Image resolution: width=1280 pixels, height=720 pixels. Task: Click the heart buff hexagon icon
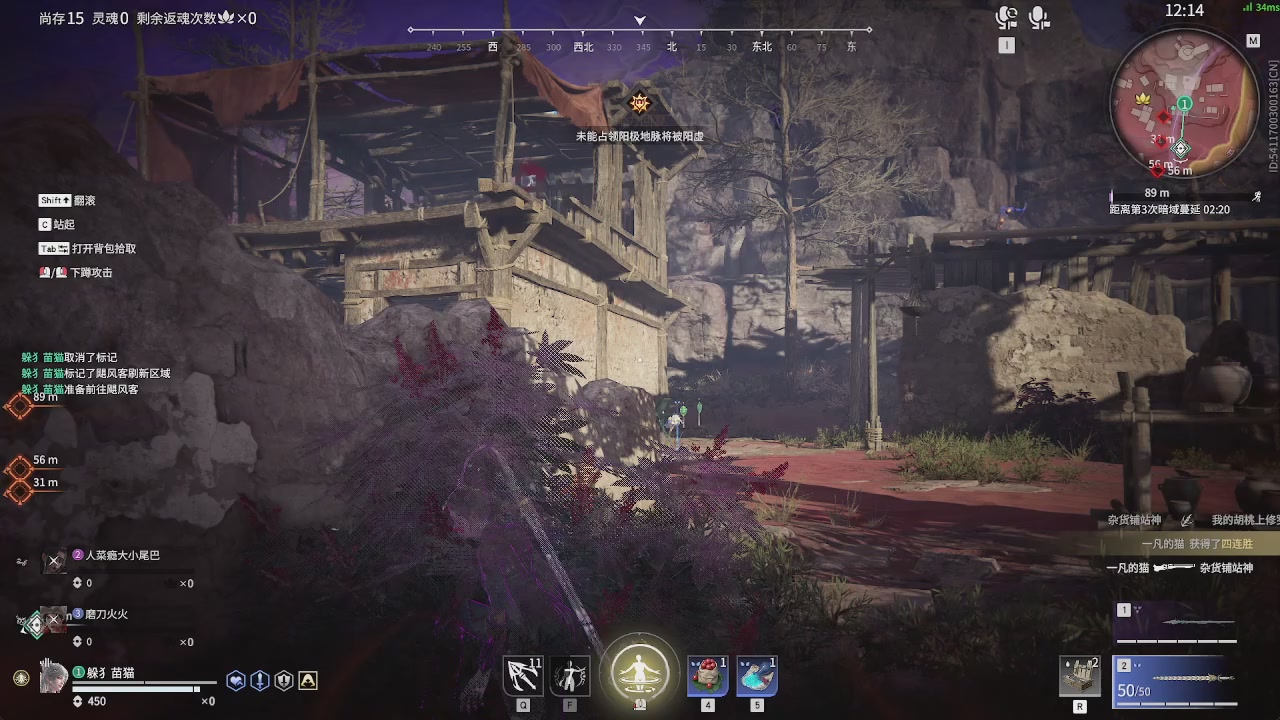[x=236, y=681]
